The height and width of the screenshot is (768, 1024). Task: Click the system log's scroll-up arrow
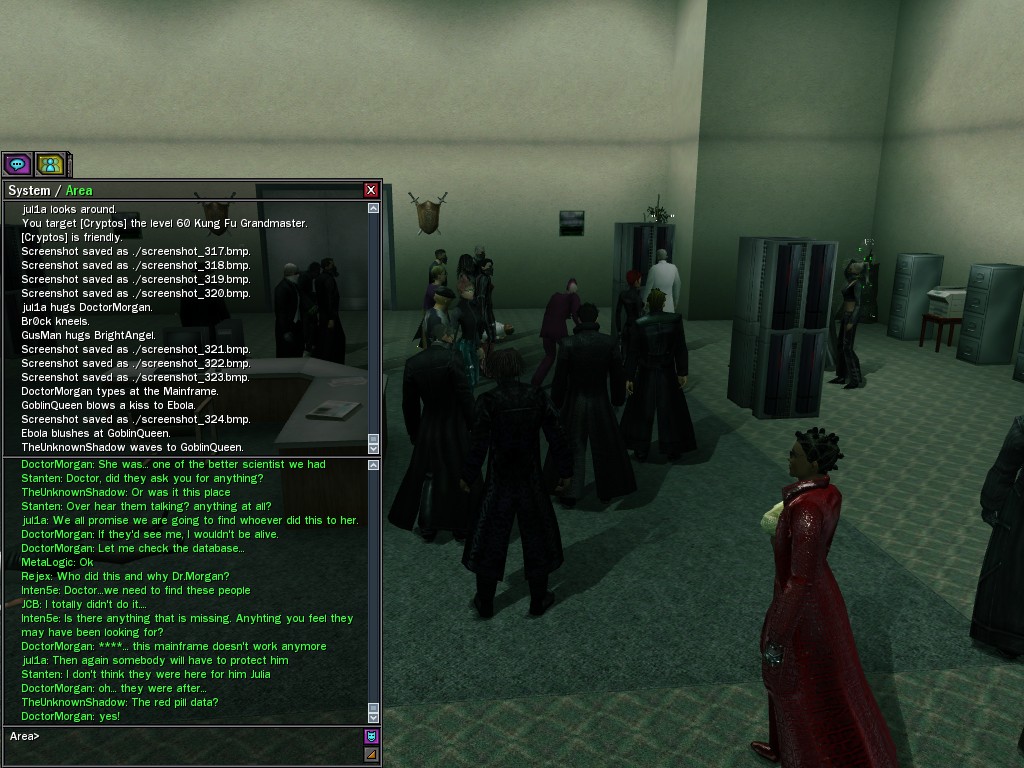click(374, 209)
